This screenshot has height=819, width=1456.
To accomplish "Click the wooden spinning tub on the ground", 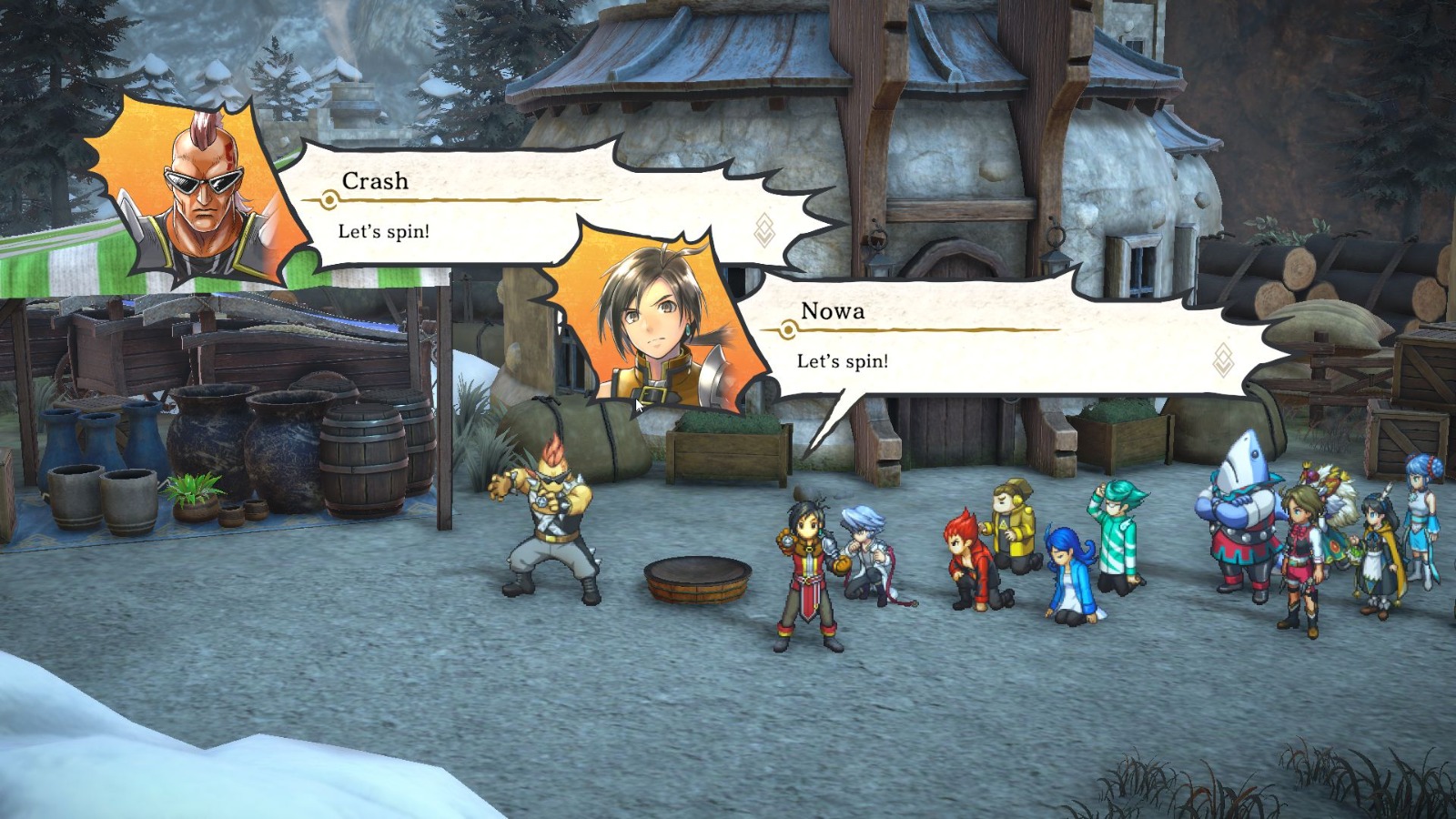I will [x=696, y=578].
